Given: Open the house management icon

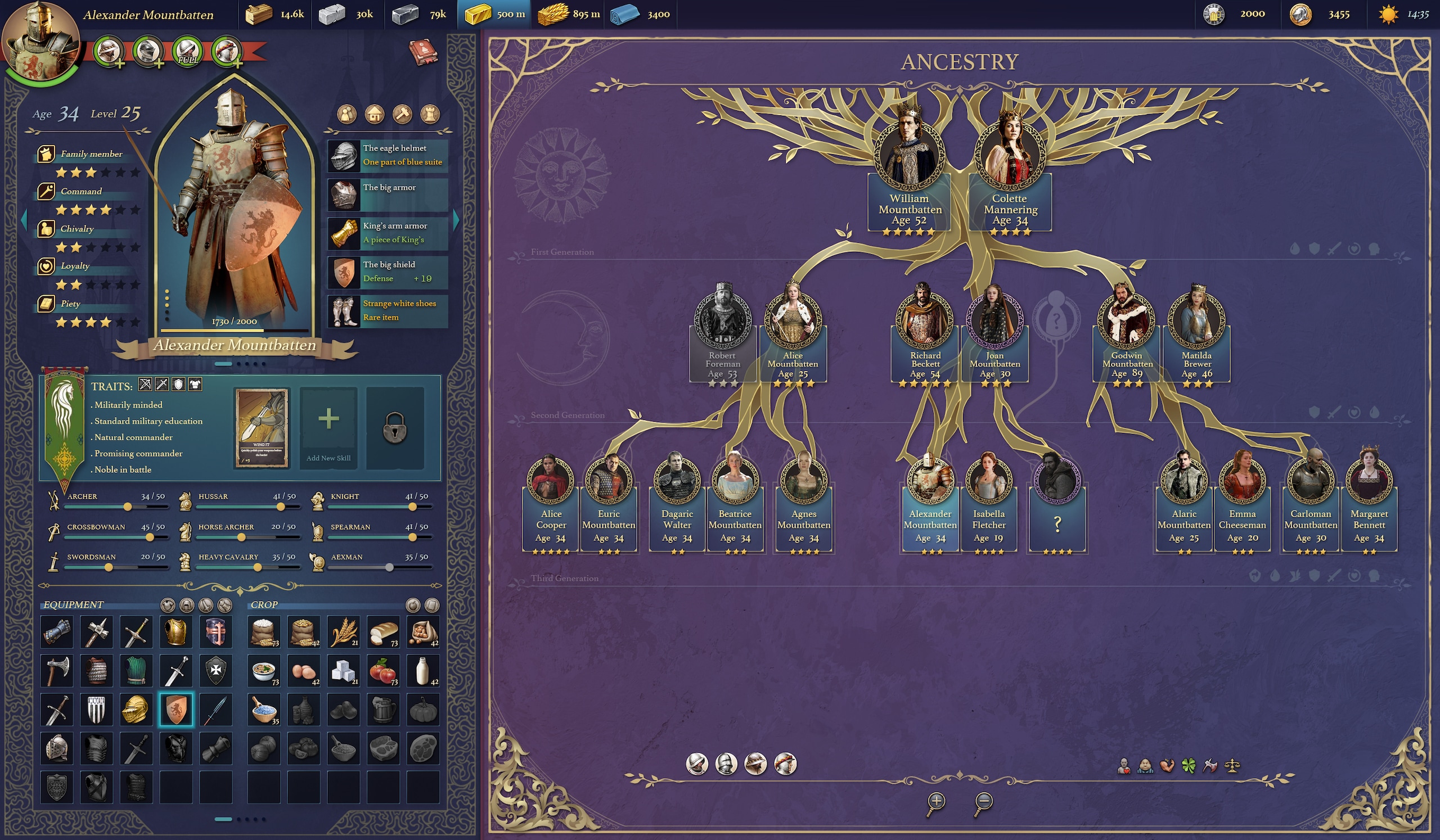Looking at the screenshot, I should 374,115.
